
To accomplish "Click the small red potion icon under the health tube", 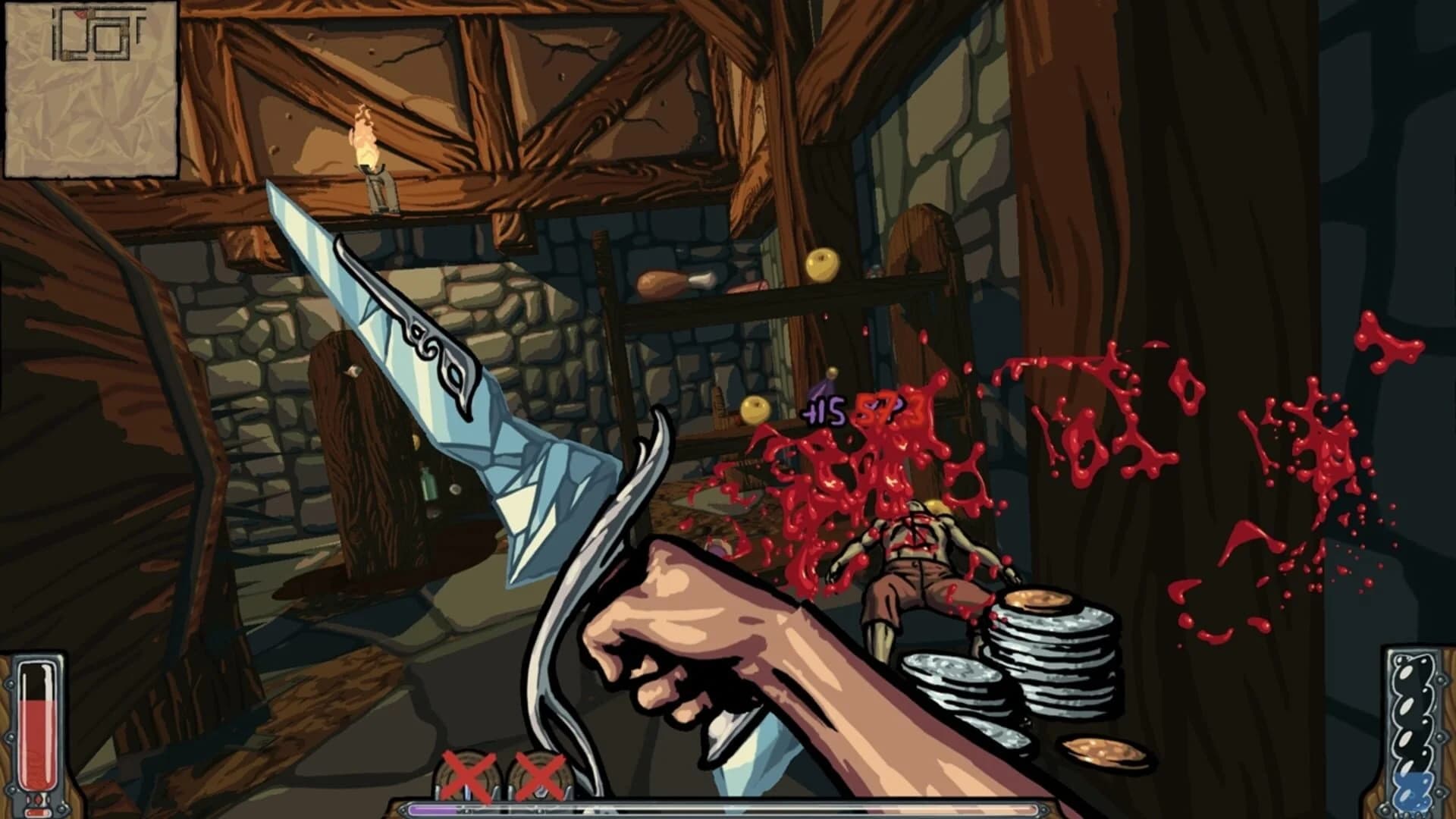I will [36, 812].
